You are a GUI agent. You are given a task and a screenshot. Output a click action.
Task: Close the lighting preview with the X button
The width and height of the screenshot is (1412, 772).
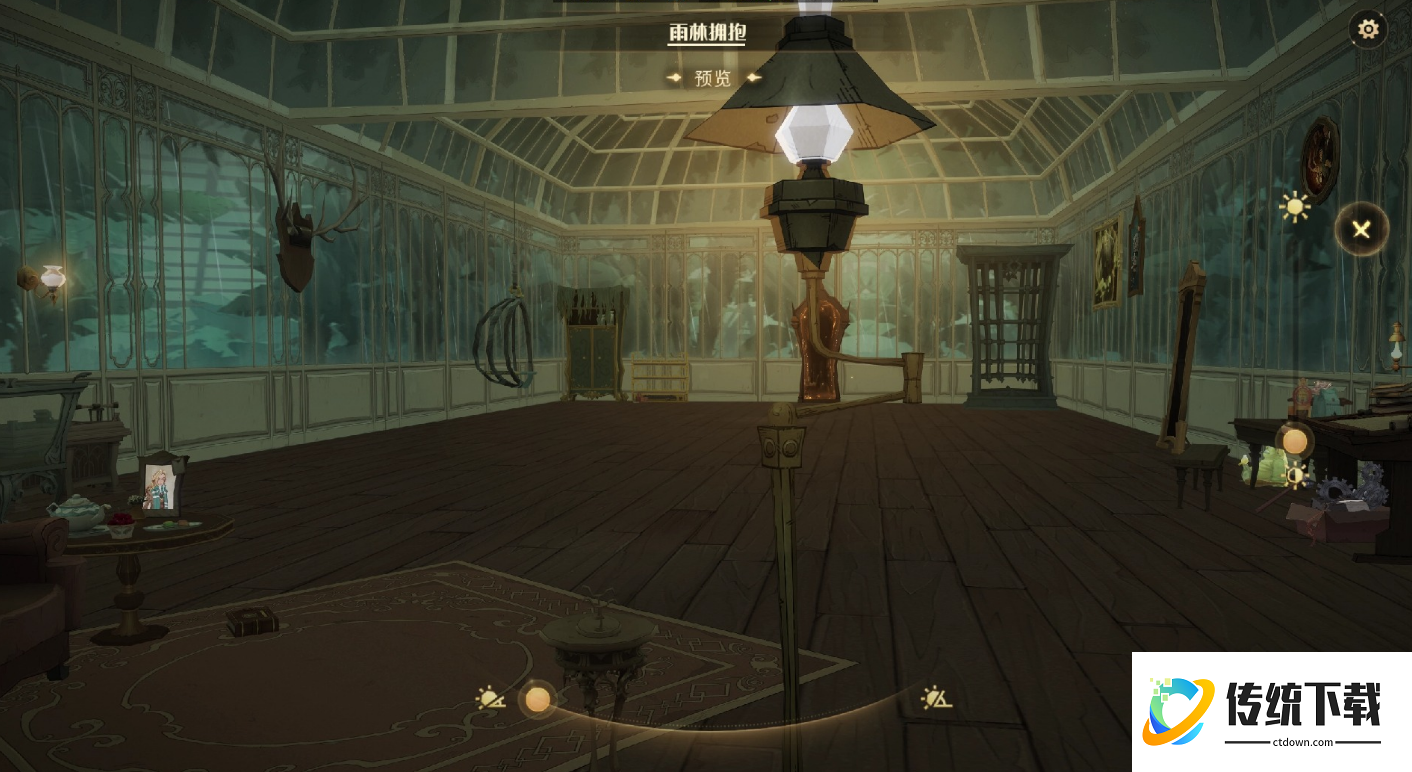click(x=1361, y=230)
